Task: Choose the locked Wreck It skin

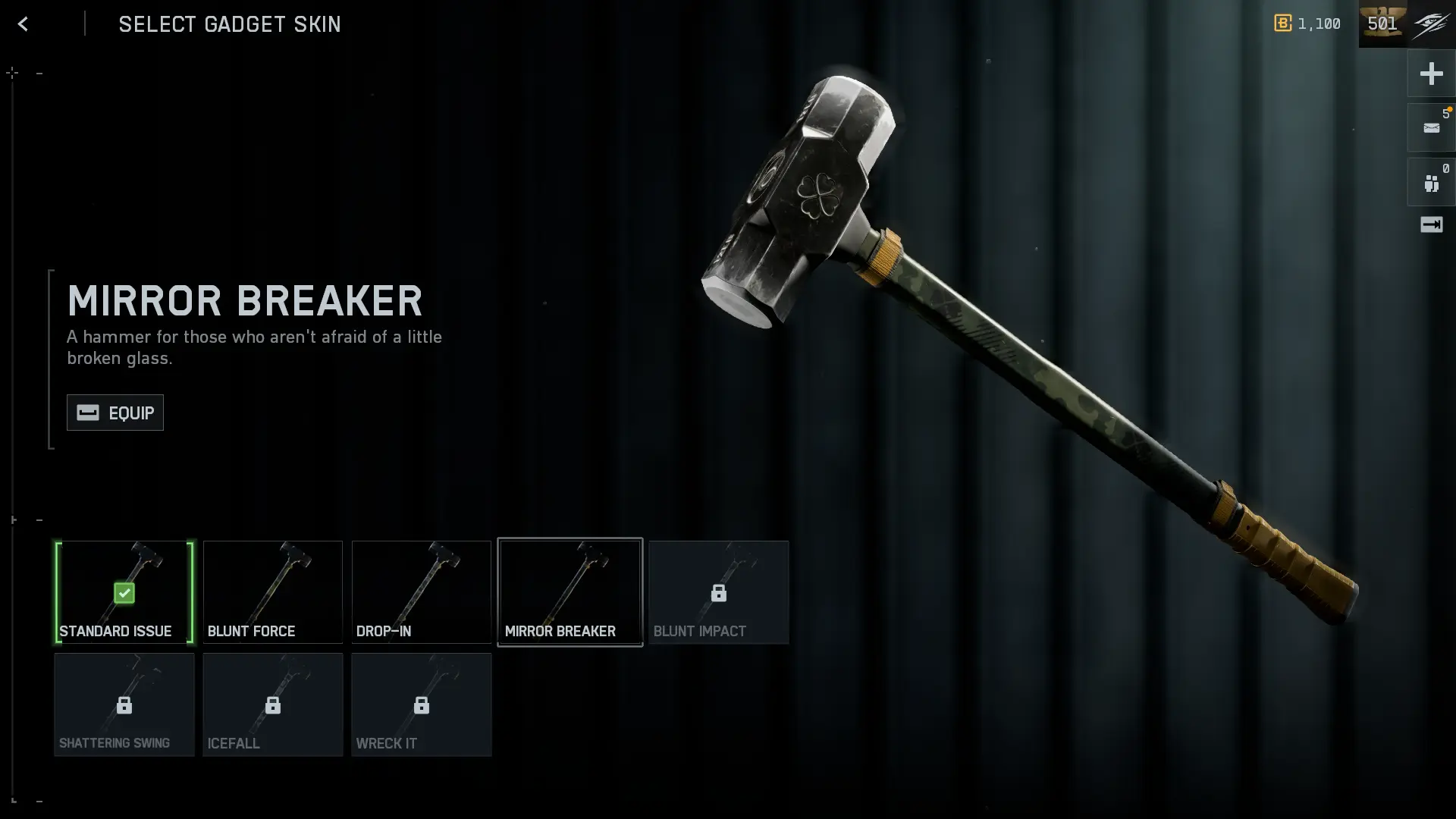Action: click(x=422, y=704)
